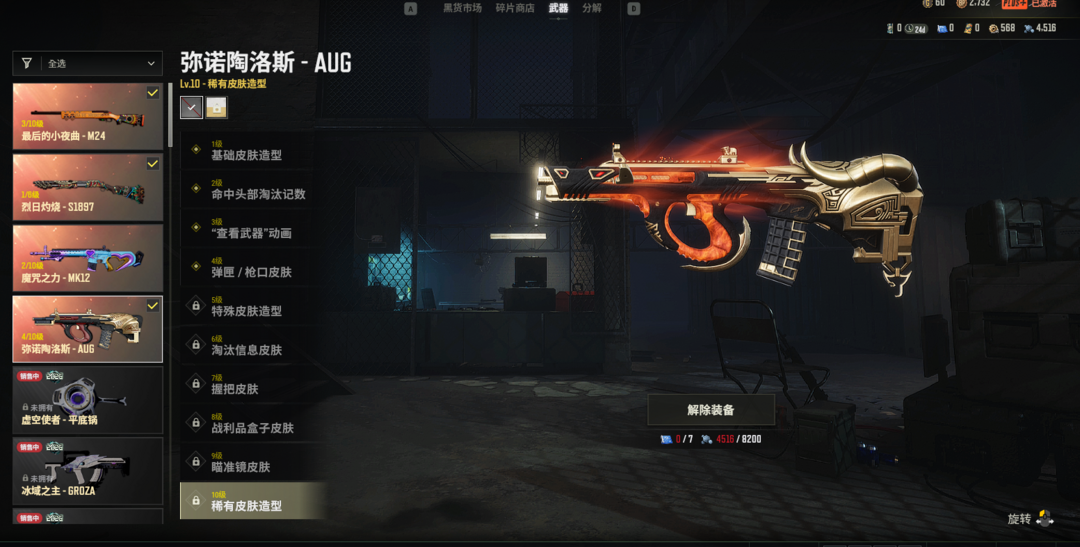Click the 解除装备 button

click(711, 410)
